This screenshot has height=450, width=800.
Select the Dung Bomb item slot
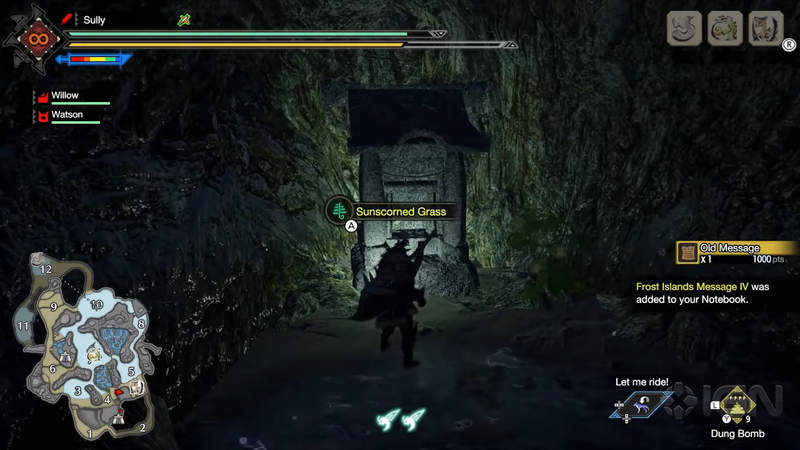(736, 403)
